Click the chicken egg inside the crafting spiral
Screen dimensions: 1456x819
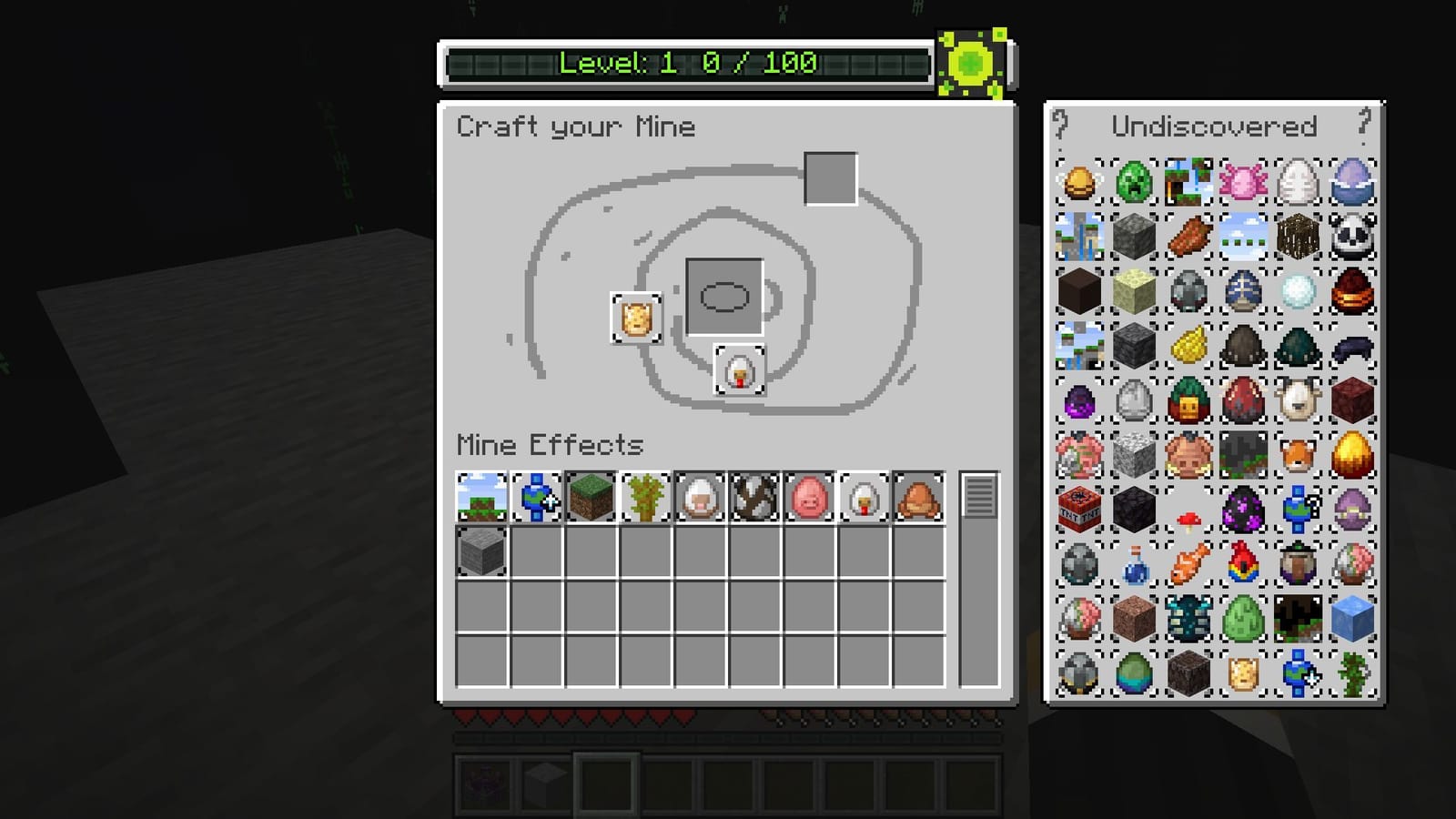point(740,371)
